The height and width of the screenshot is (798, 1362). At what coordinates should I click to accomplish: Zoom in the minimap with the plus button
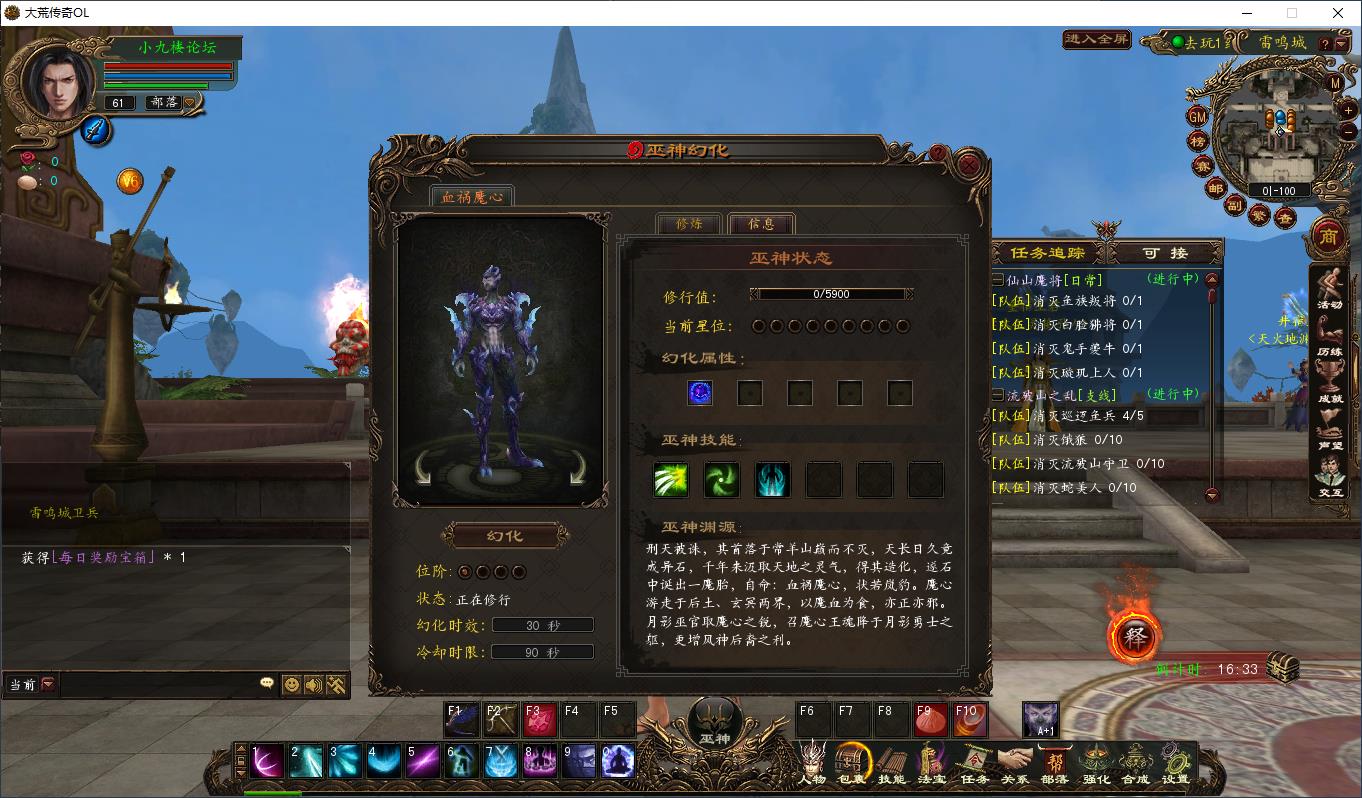pos(1349,111)
